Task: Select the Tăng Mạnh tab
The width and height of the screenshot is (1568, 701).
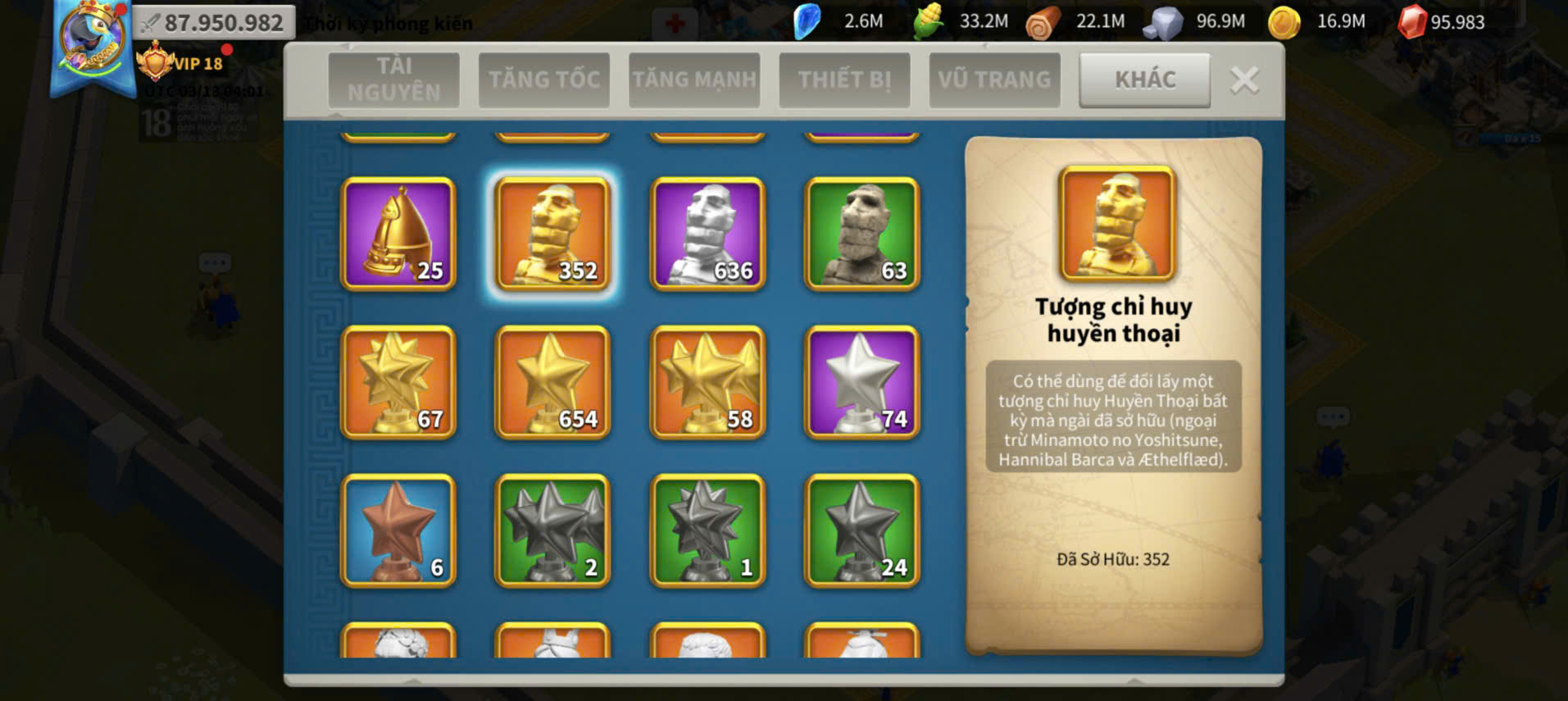Action: [694, 80]
